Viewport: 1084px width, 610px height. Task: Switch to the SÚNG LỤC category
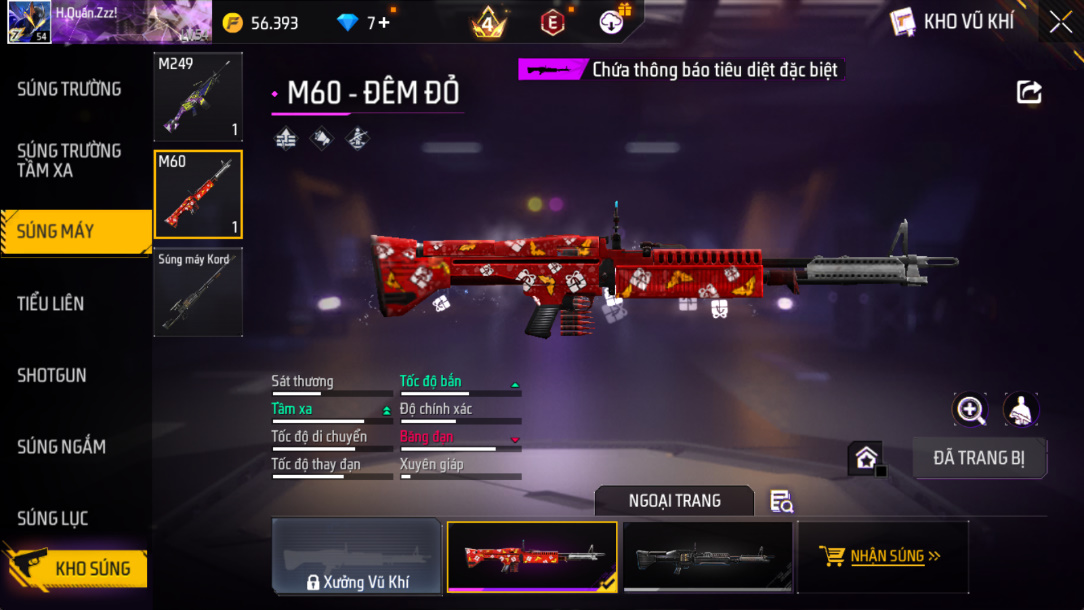tap(53, 518)
